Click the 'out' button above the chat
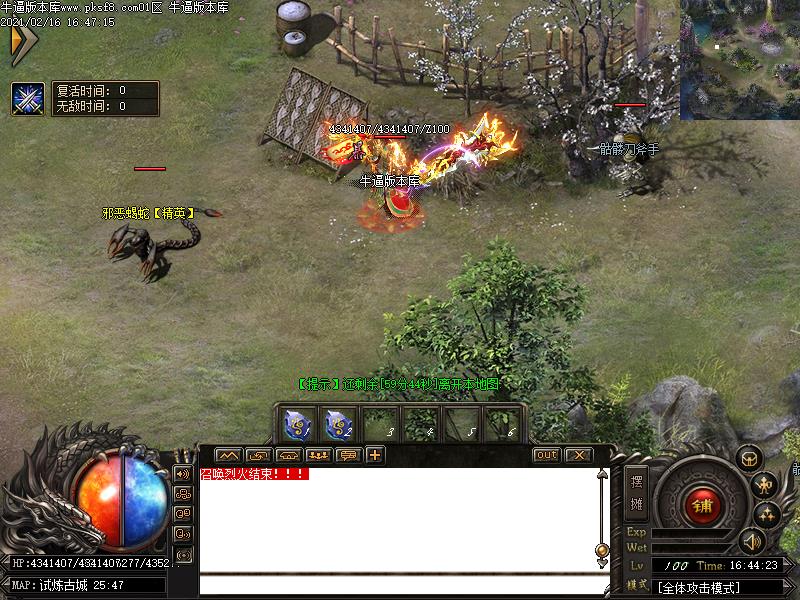 pyautogui.click(x=546, y=455)
